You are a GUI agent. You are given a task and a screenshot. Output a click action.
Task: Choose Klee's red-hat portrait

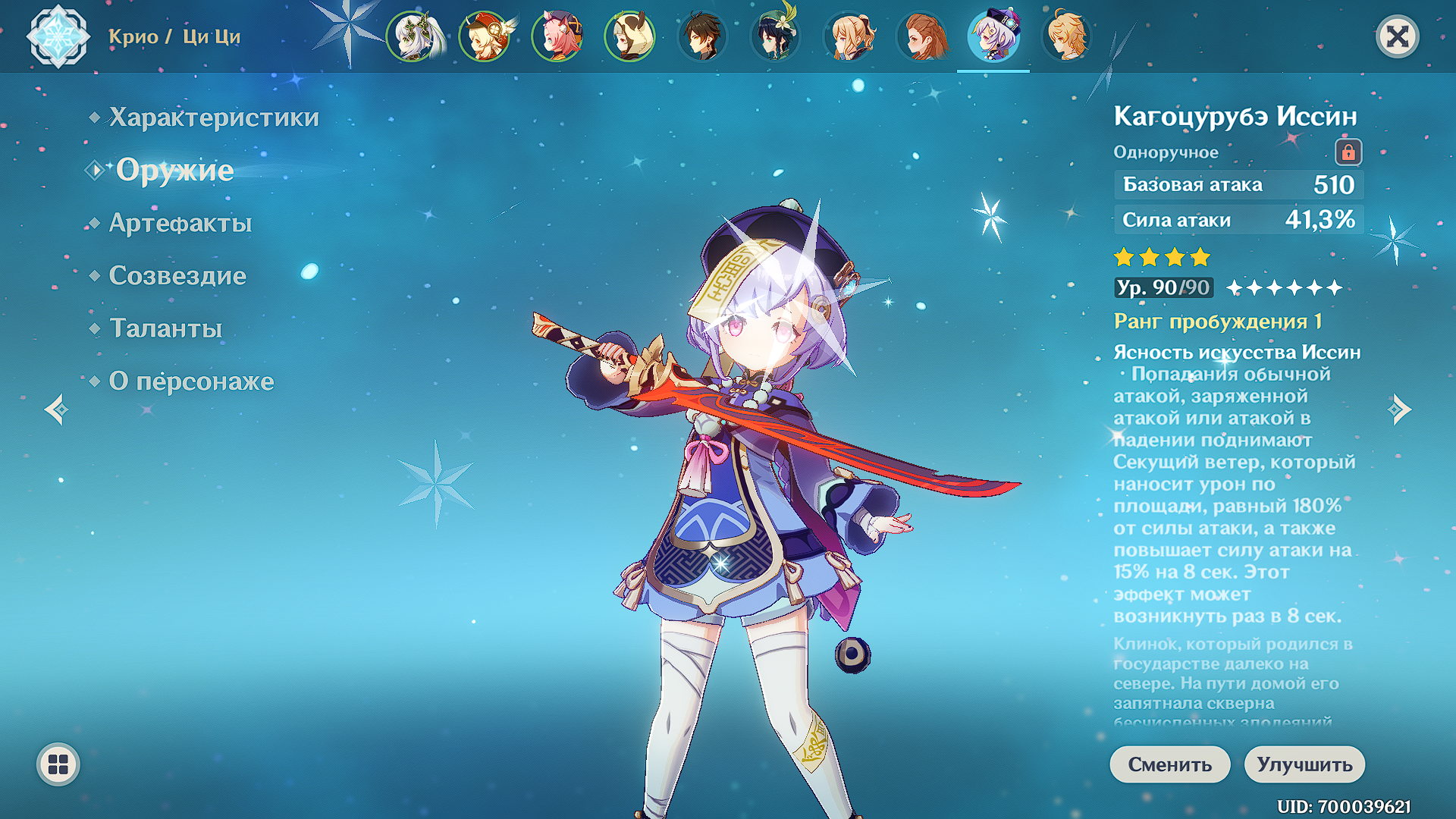click(x=485, y=36)
